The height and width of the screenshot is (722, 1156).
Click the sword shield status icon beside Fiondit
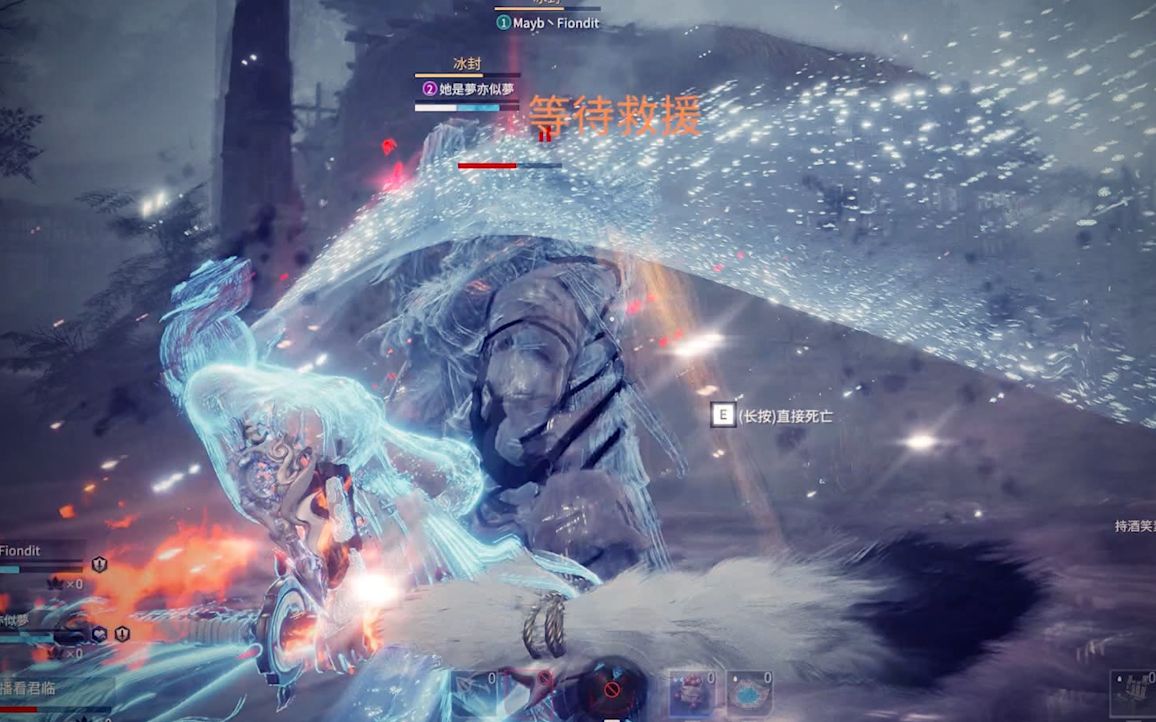coord(99,565)
